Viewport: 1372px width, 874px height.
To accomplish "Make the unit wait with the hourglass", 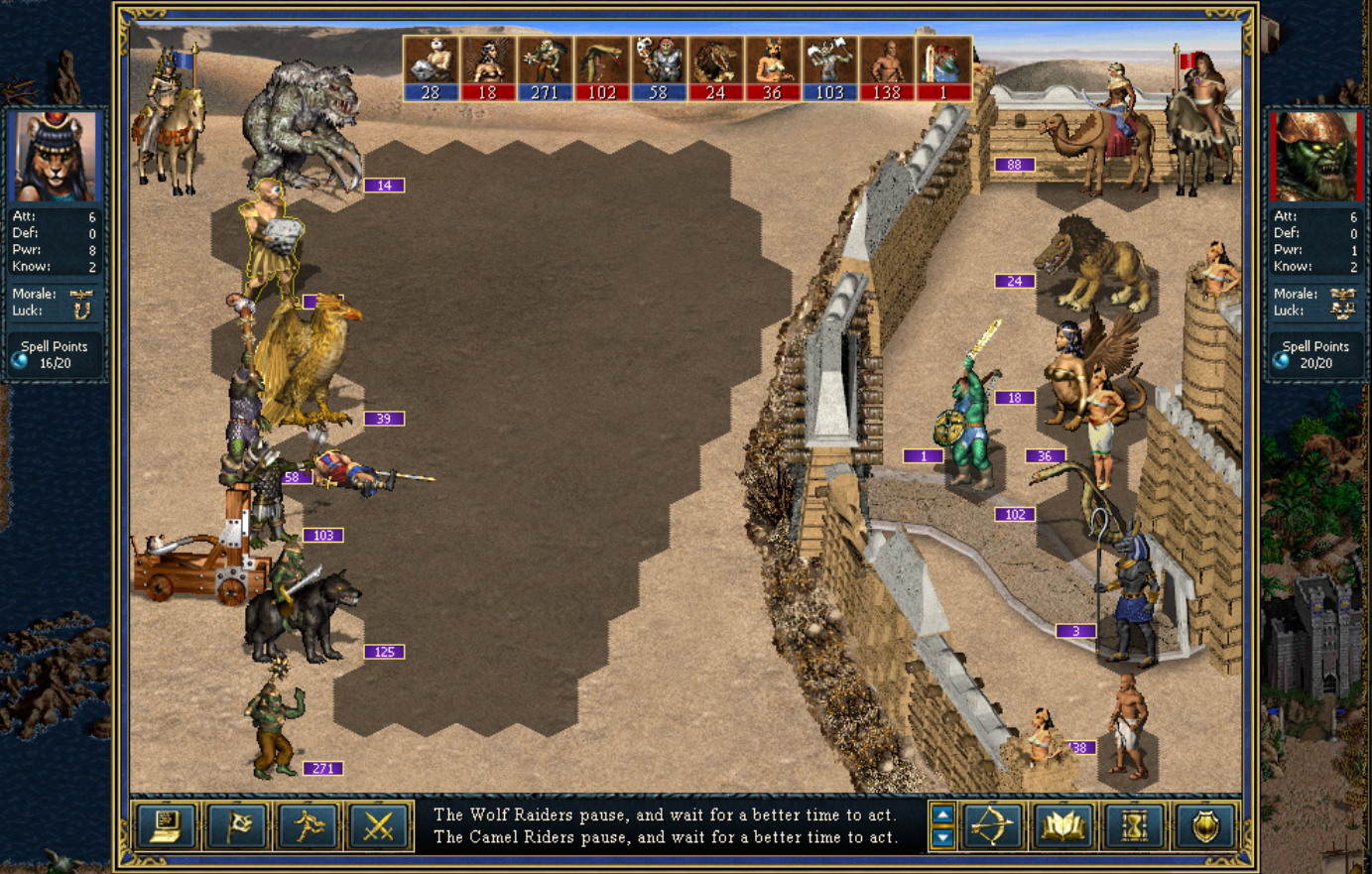I will [1134, 825].
